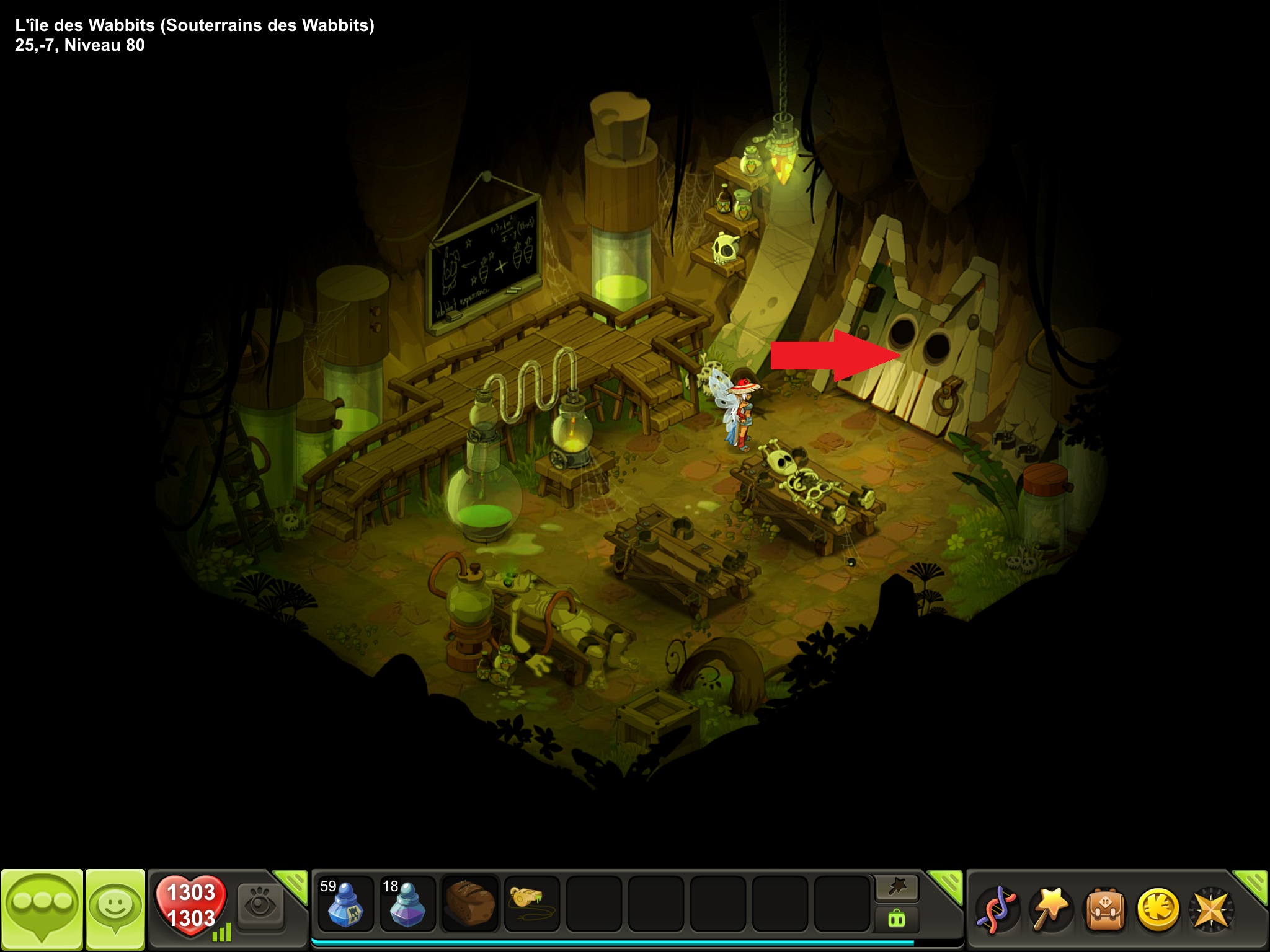The image size is (1270, 952).
Task: Use the purple potion (18)
Action: [407, 904]
